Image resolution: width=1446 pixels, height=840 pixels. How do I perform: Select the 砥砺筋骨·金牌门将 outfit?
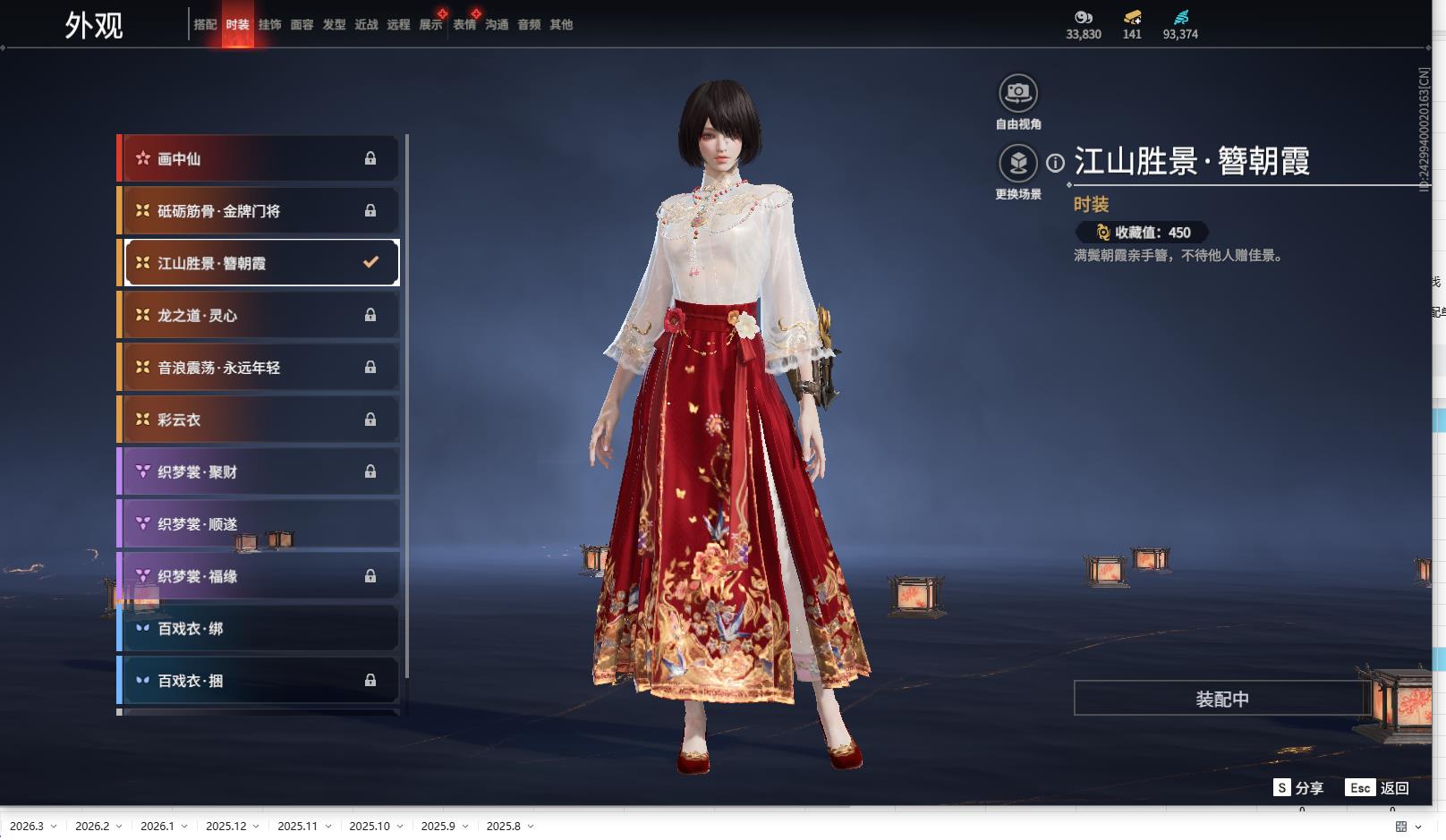click(258, 211)
